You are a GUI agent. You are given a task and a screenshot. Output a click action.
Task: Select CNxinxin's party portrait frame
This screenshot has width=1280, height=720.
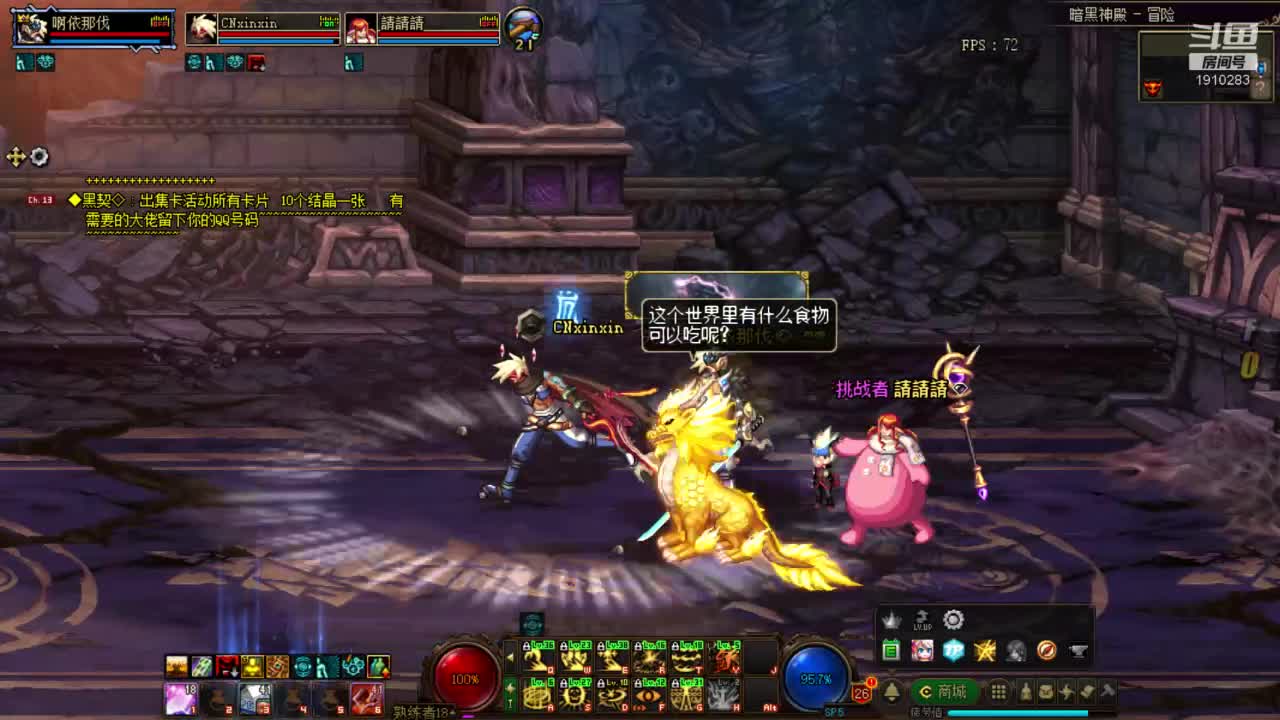(x=262, y=29)
